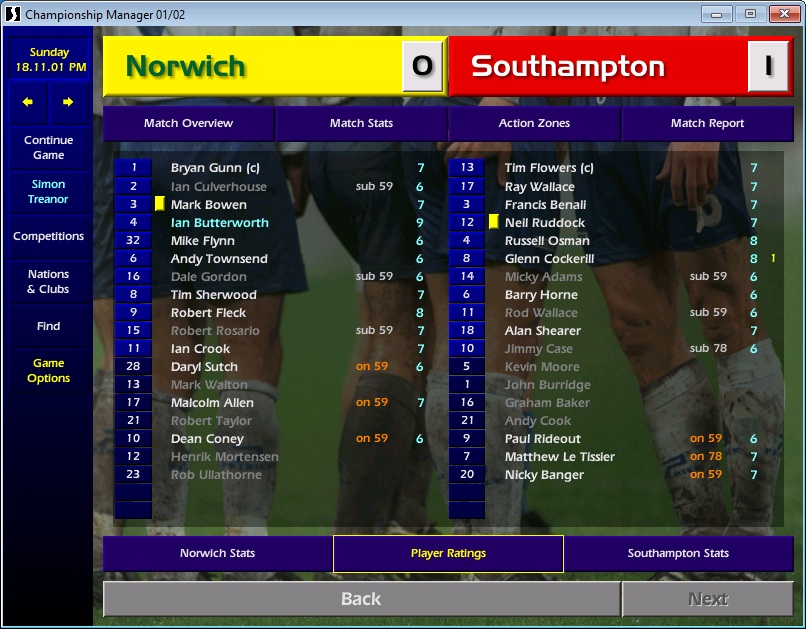Open the Match Report
Screen dimensions: 806x629
(707, 124)
